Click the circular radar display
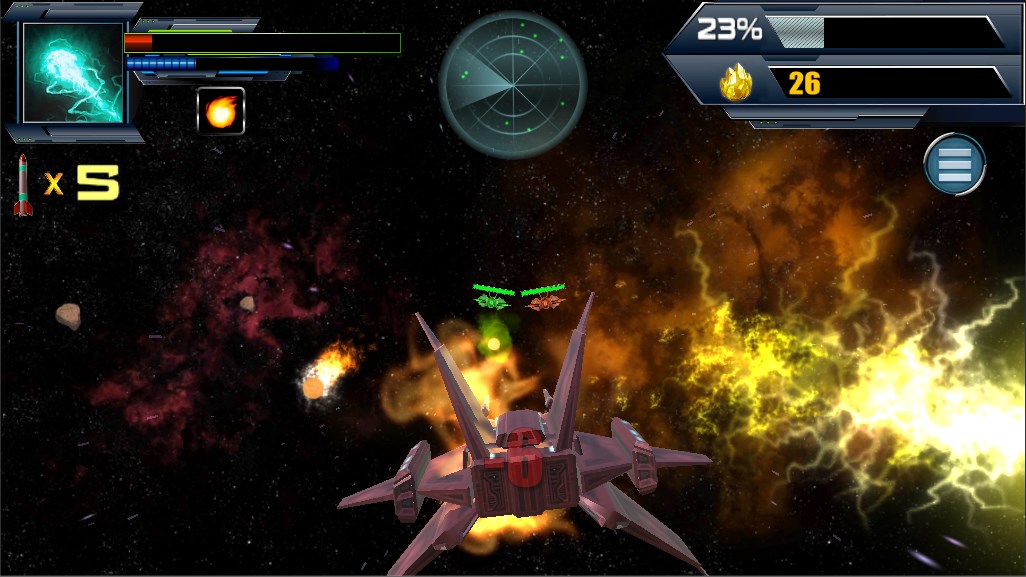This screenshot has width=1026, height=577. (513, 85)
